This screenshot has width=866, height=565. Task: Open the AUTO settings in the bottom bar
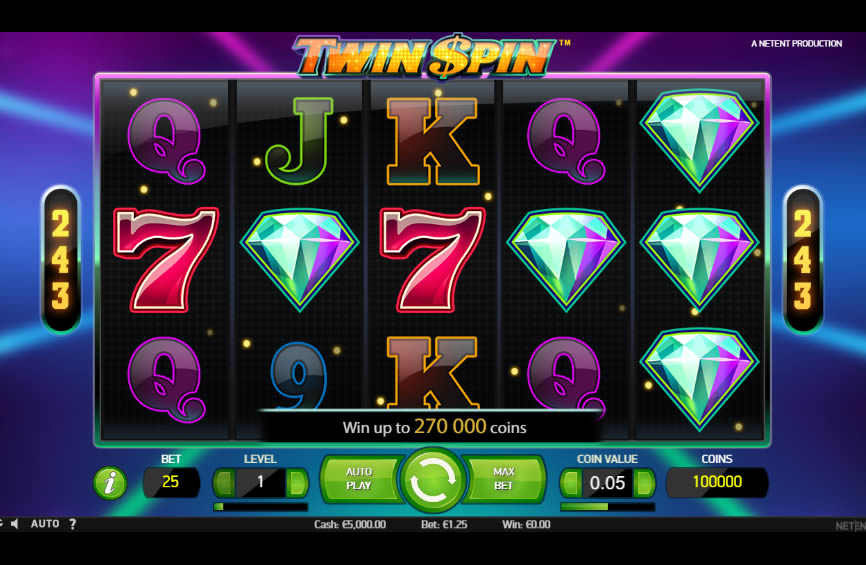pos(45,524)
